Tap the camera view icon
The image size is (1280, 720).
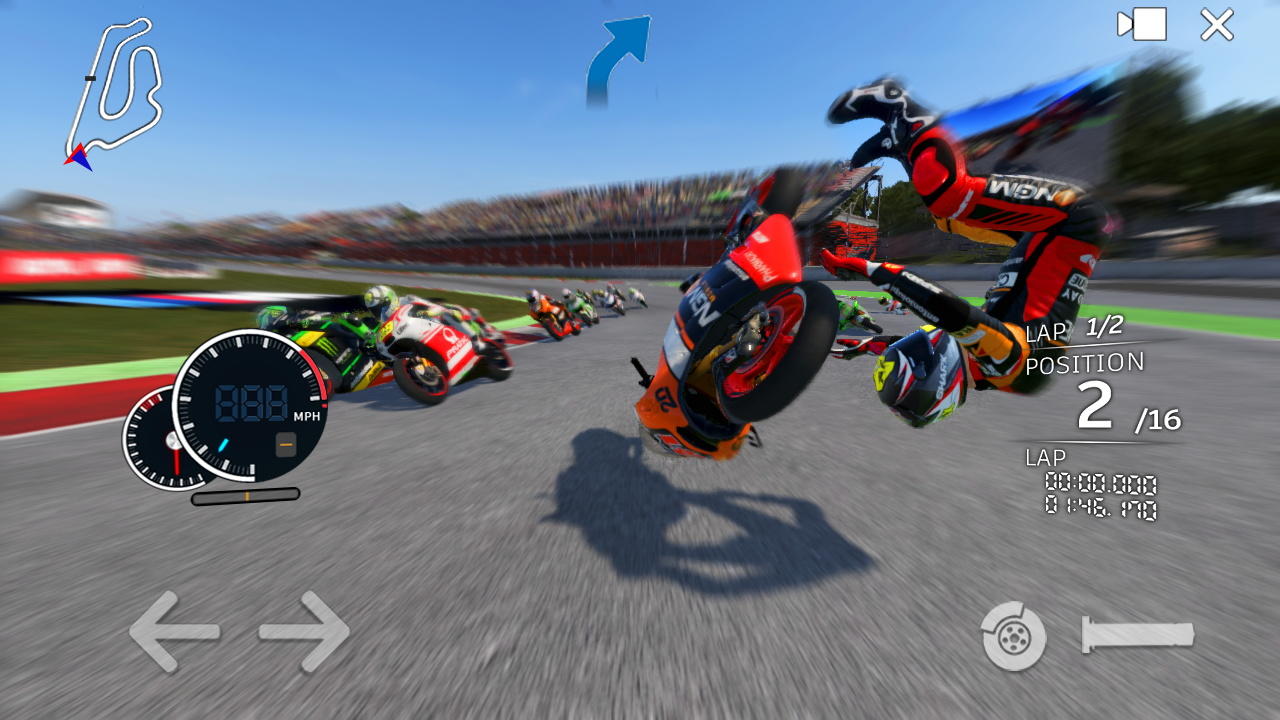tap(1140, 26)
